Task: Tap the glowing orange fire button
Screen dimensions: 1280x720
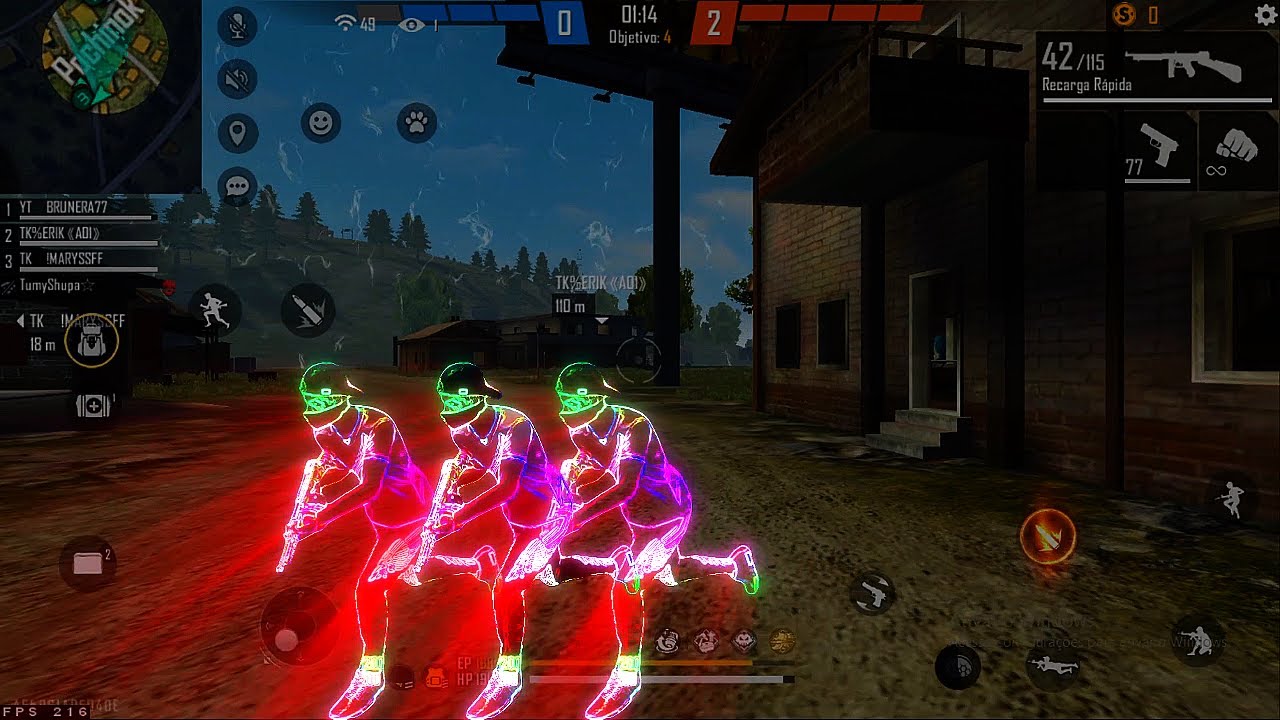Action: (x=1047, y=536)
